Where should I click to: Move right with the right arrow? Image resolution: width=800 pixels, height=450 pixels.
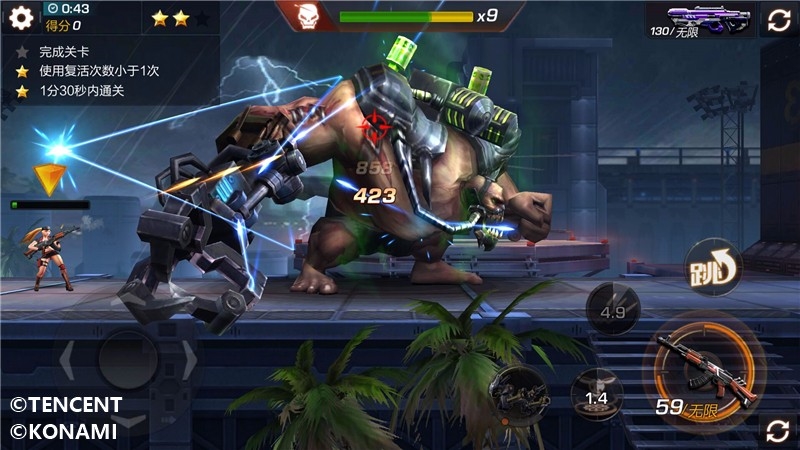[187, 360]
